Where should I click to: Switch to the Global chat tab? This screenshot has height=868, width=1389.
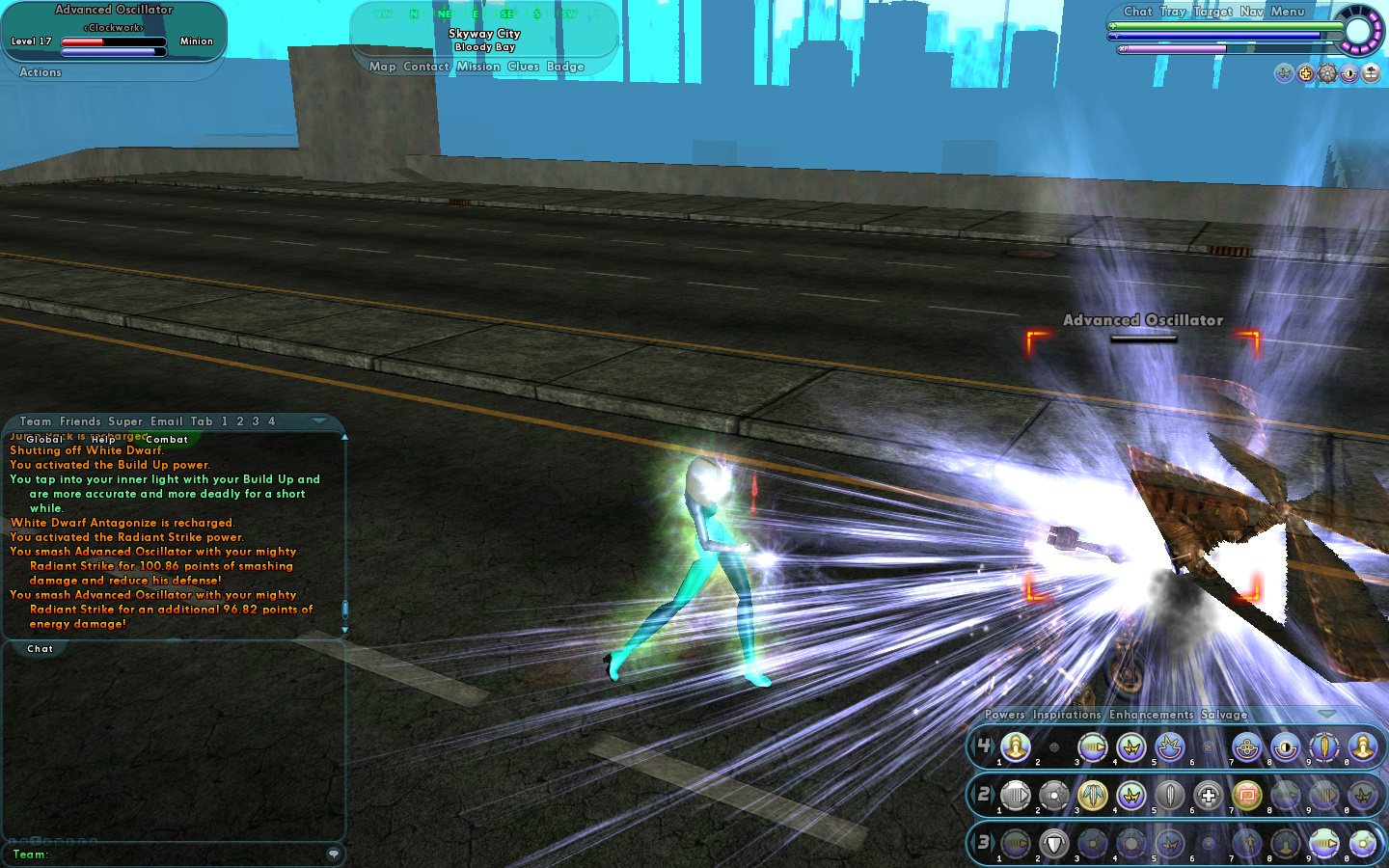pos(44,440)
